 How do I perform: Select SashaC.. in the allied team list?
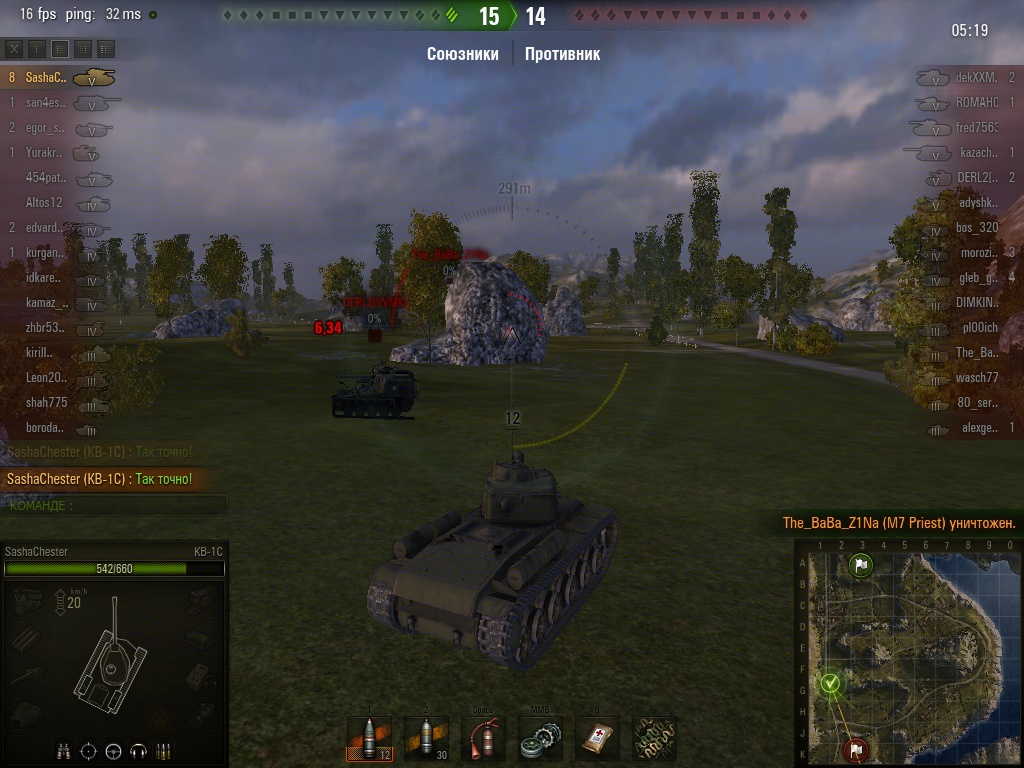(46, 77)
